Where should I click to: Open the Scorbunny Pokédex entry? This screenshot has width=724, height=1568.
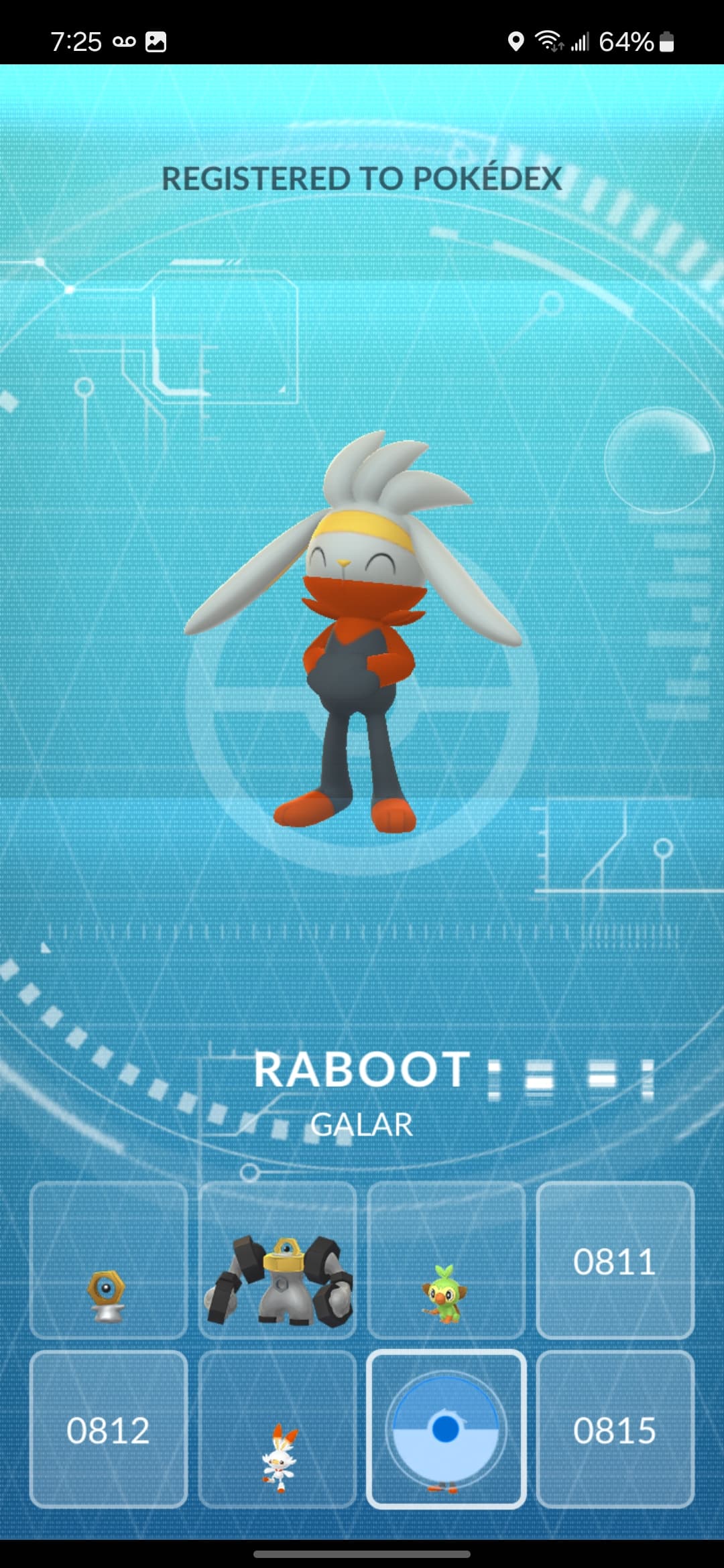click(278, 1430)
